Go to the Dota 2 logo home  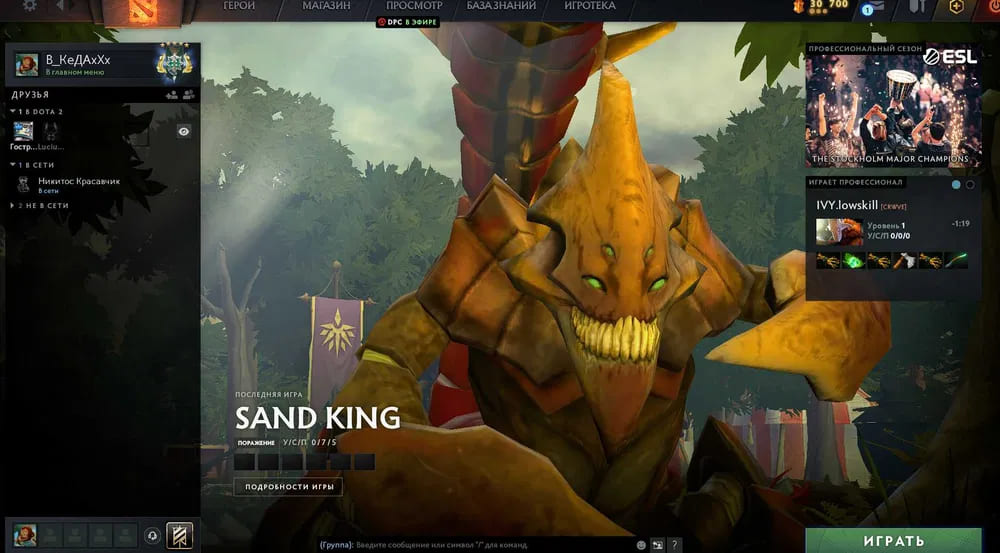click(x=137, y=10)
